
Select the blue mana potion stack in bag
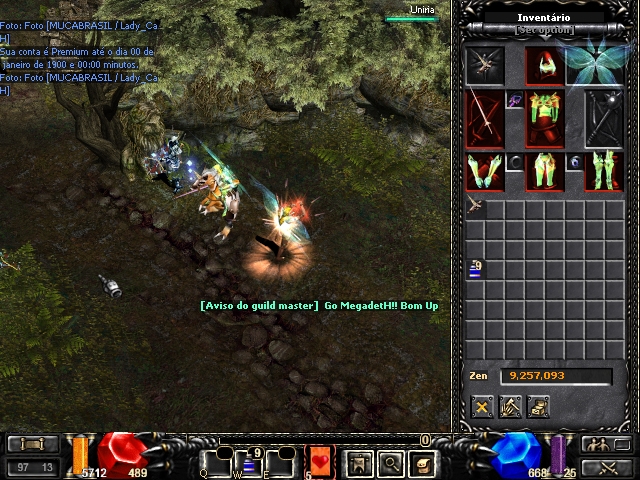click(475, 269)
